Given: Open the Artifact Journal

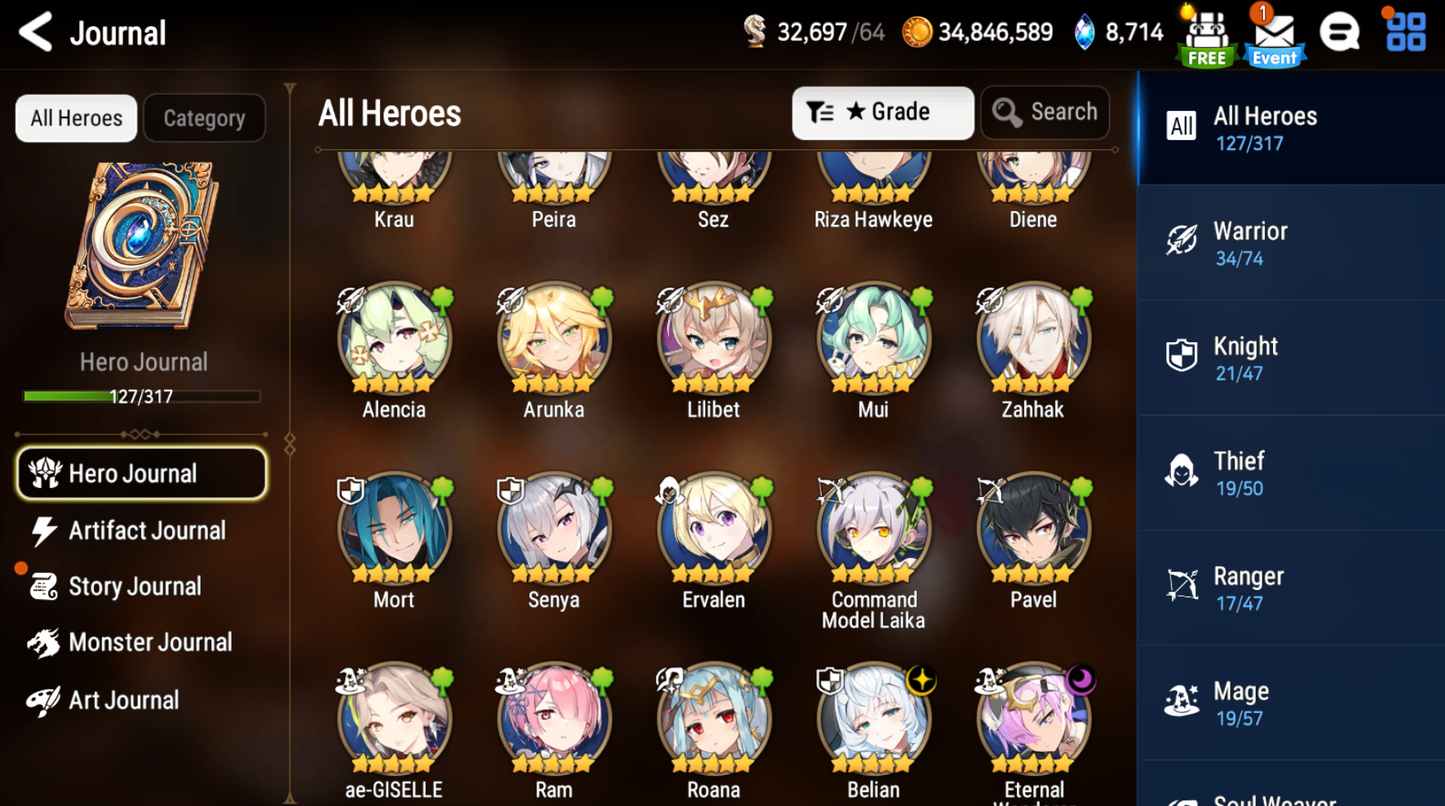Looking at the screenshot, I should tap(146, 530).
